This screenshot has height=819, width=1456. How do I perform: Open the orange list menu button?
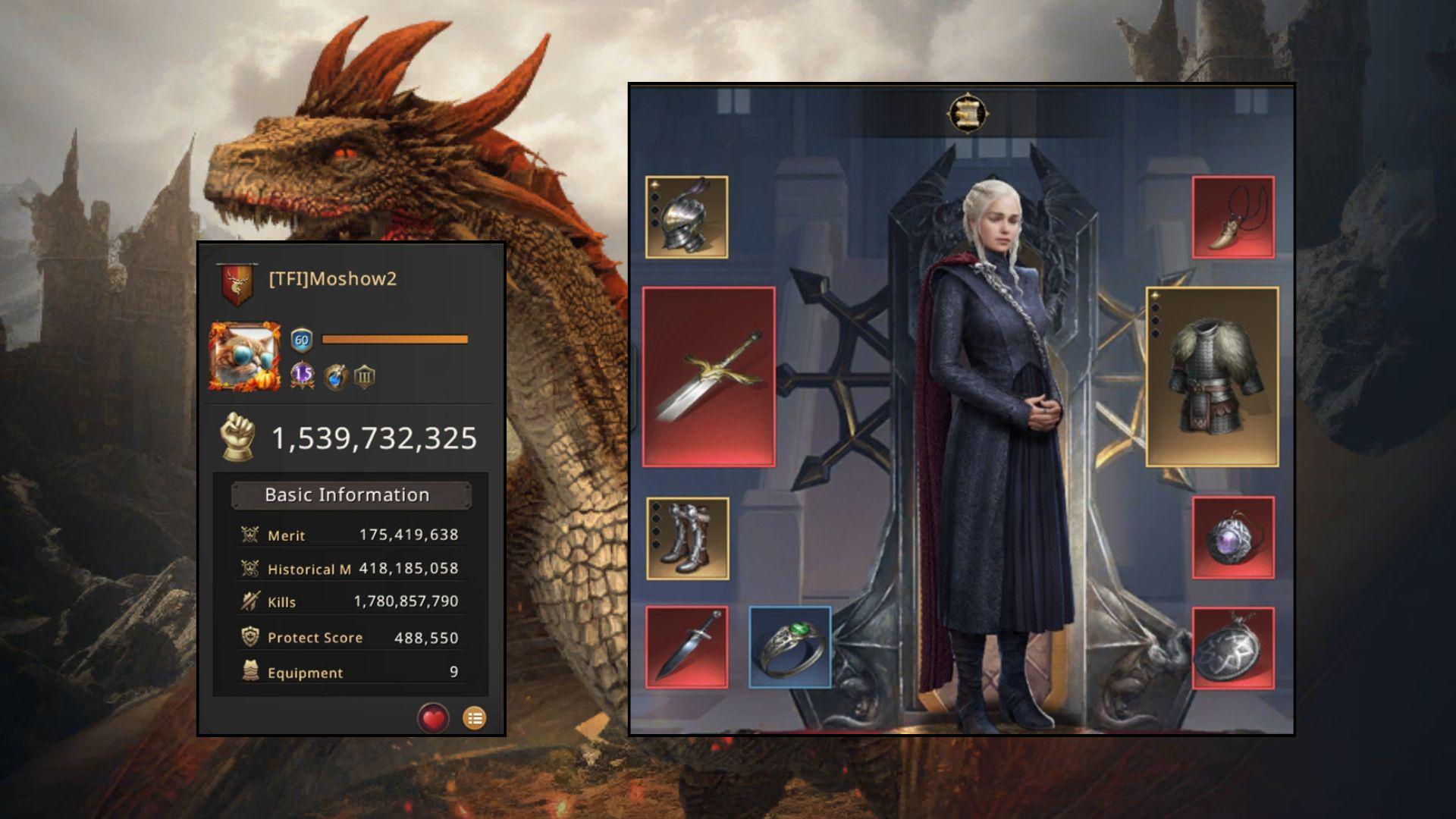click(x=475, y=717)
